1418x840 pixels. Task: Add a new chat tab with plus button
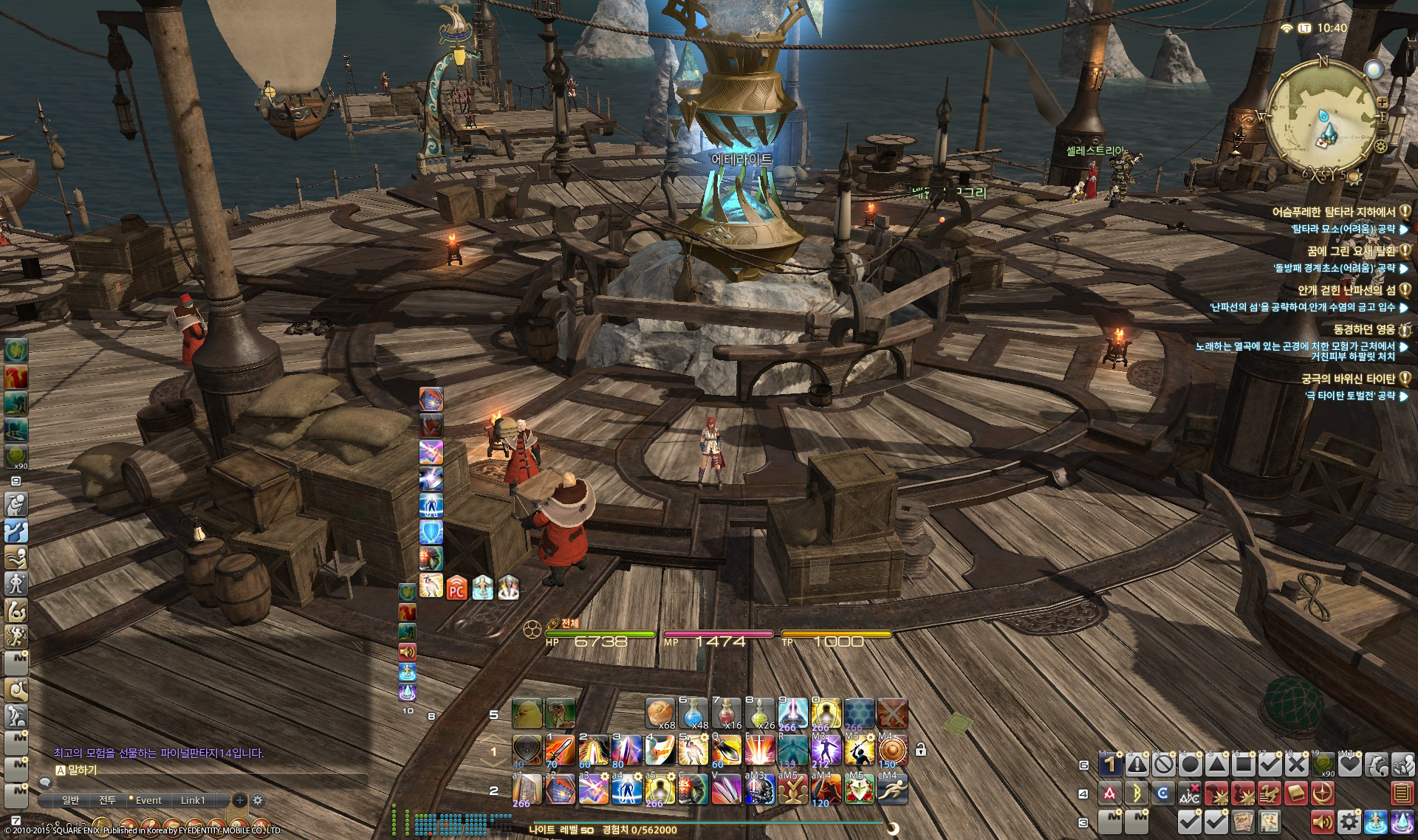coord(239,800)
